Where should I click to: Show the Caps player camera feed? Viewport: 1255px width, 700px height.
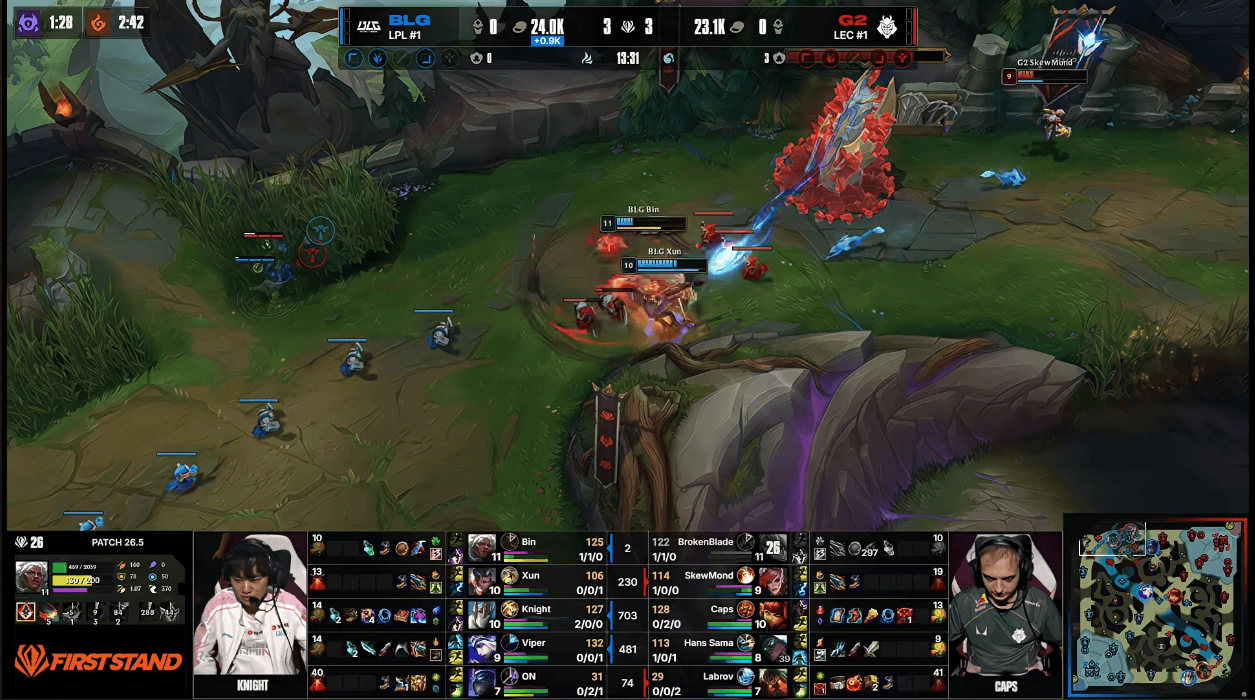tap(1004, 608)
